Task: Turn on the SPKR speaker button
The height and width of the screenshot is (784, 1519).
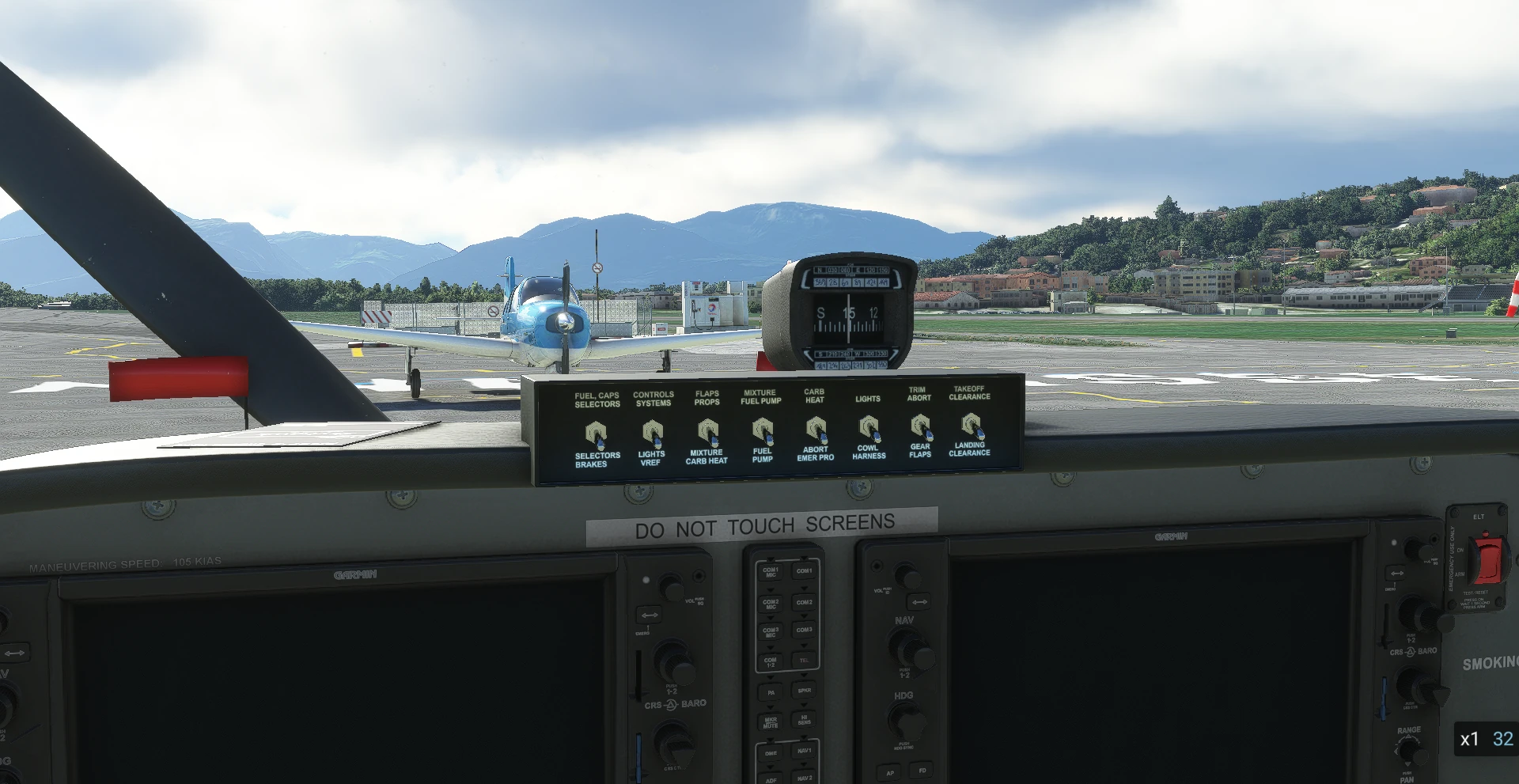Action: 804,691
